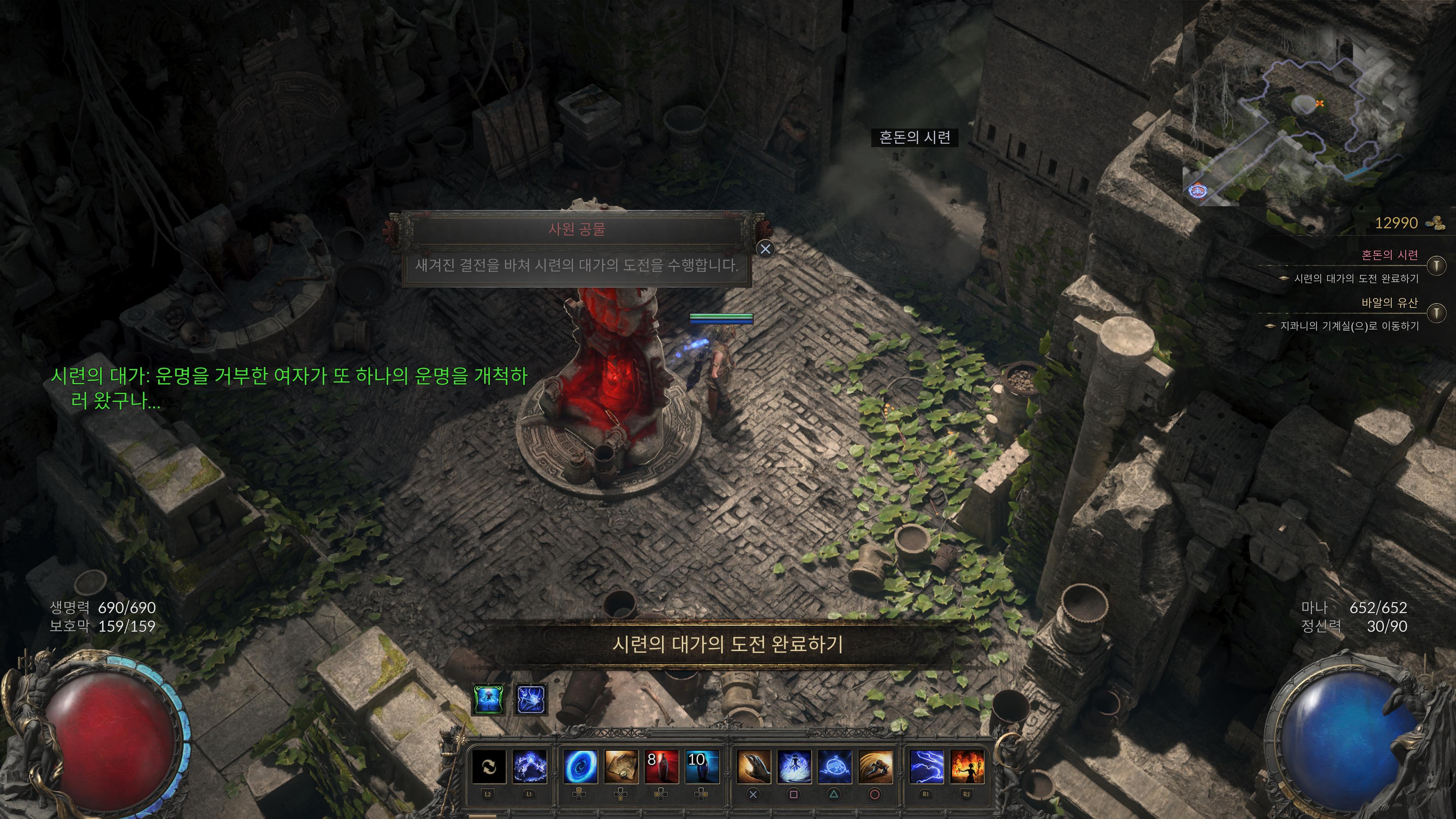Cast the blue electric orb skill

click(835, 766)
